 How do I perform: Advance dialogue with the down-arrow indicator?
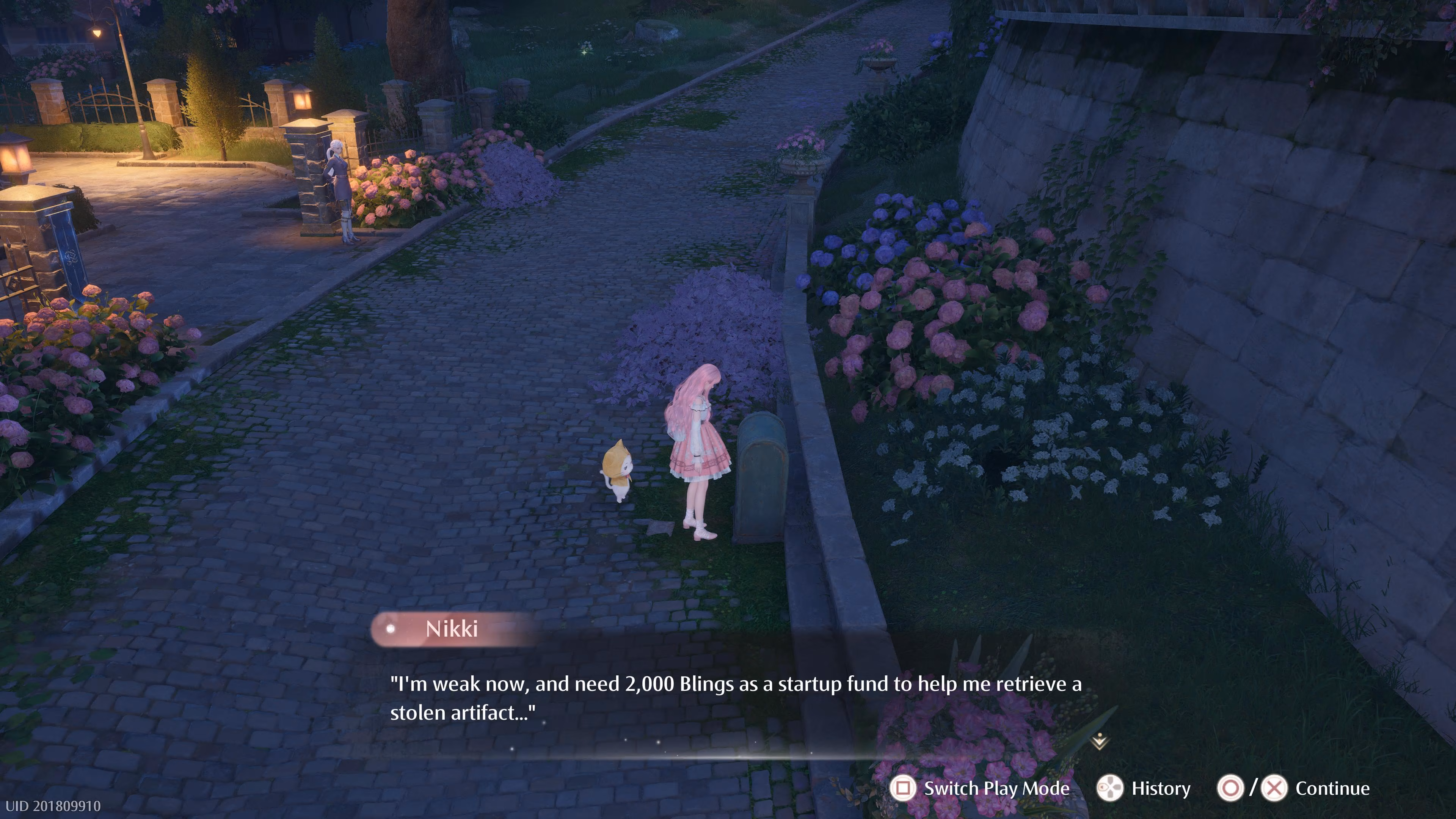click(x=1099, y=741)
